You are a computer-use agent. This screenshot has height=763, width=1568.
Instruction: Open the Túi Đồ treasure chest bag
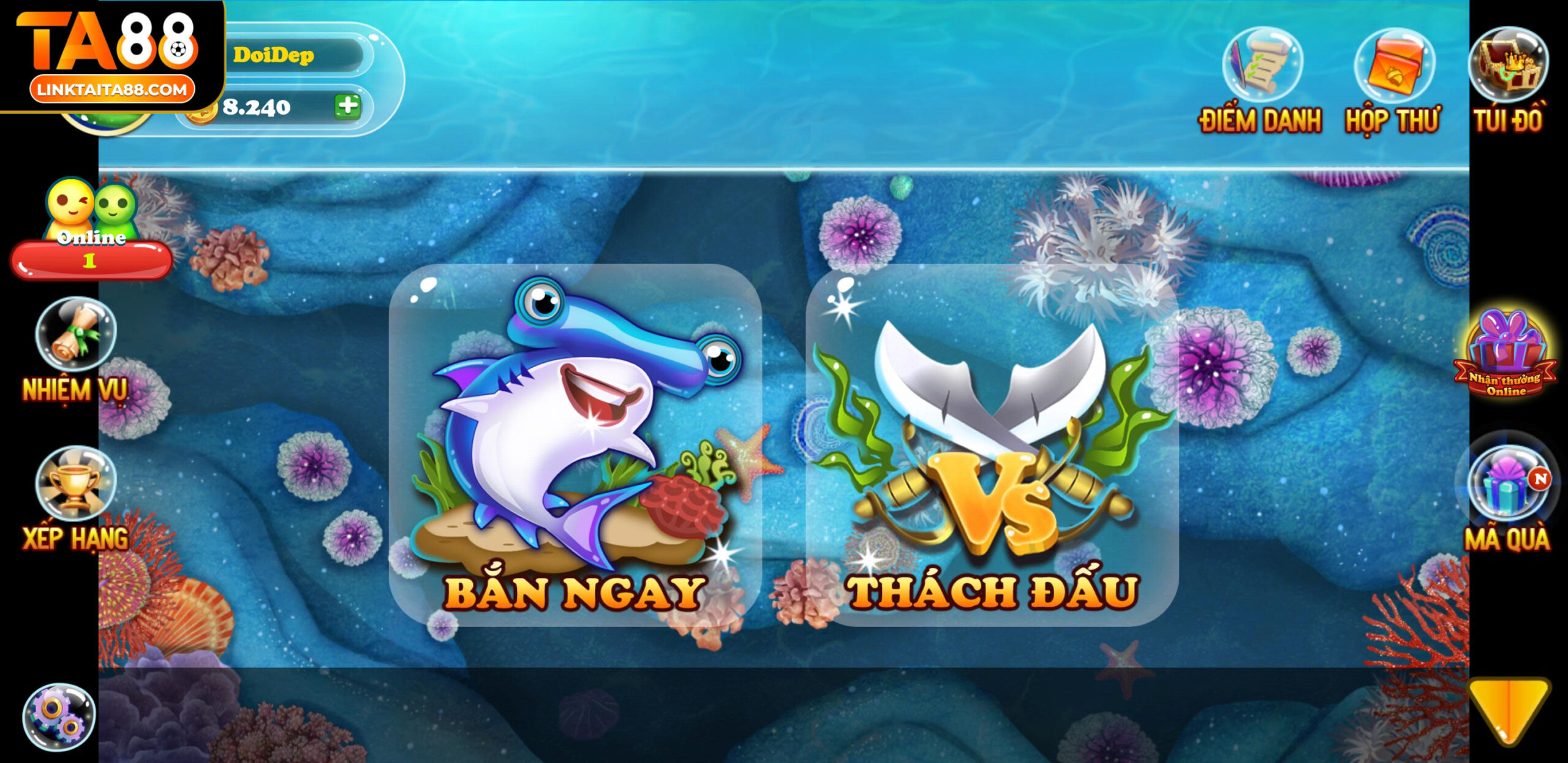[x=1508, y=80]
